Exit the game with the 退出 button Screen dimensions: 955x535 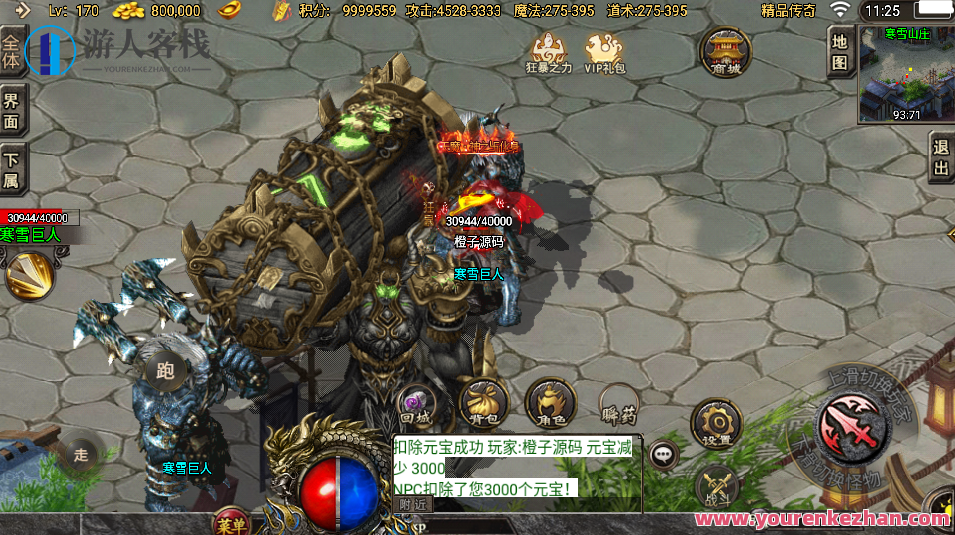click(x=940, y=158)
